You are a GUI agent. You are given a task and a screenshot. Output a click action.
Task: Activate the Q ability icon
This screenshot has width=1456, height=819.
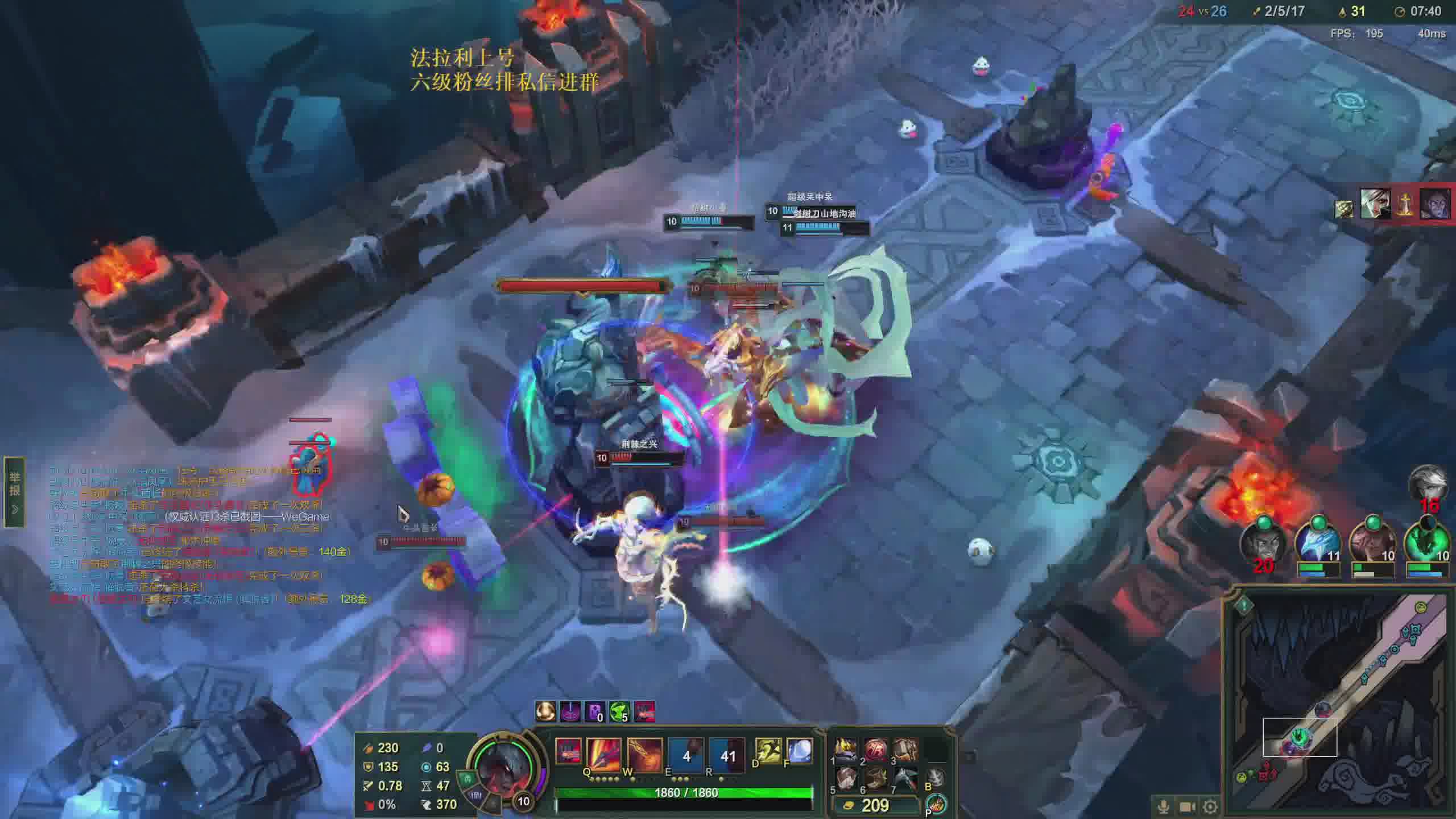(604, 755)
